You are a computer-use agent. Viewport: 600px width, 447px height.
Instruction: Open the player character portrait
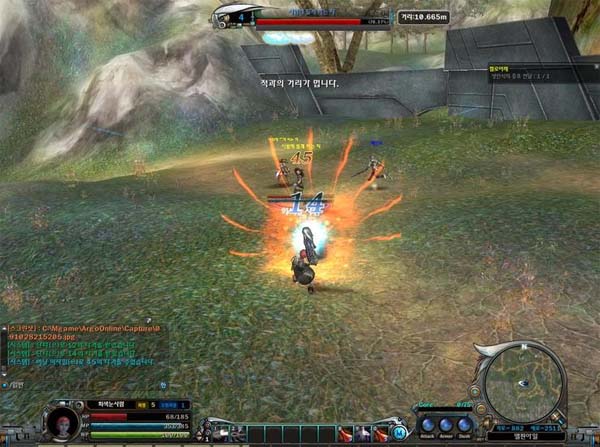[x=63, y=422]
